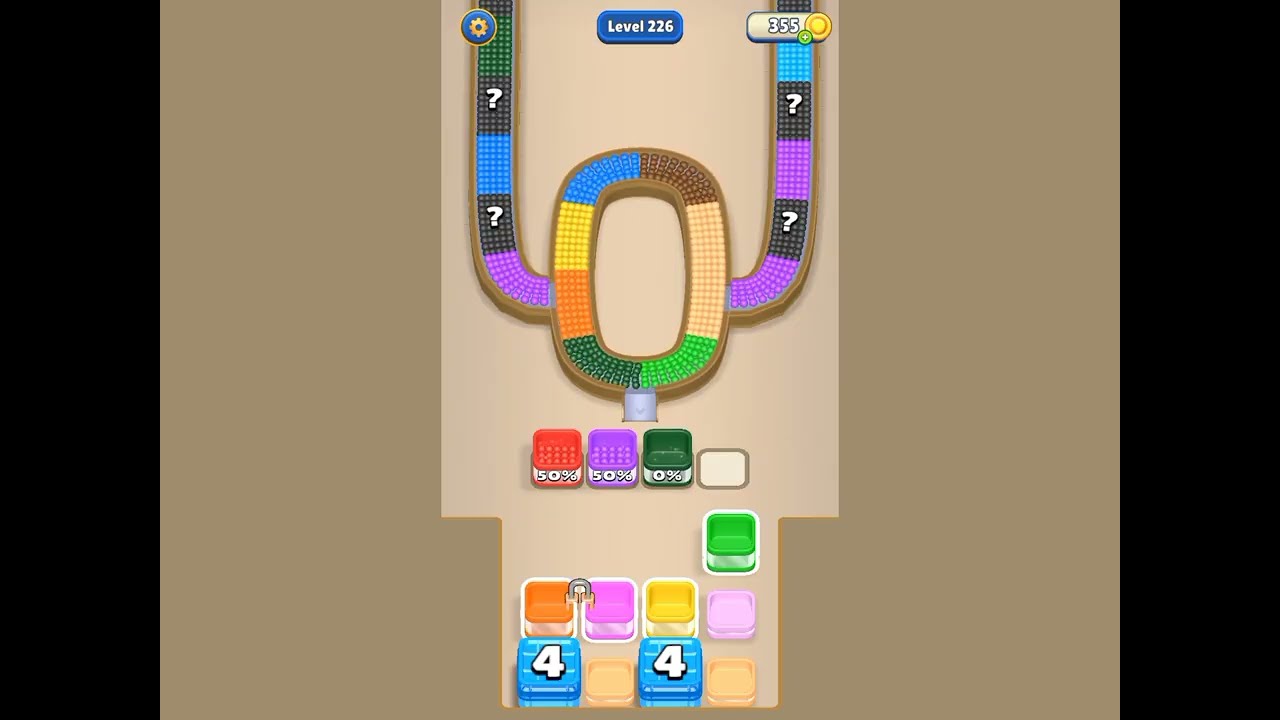Tap the empty fourth container slot

pos(723,467)
